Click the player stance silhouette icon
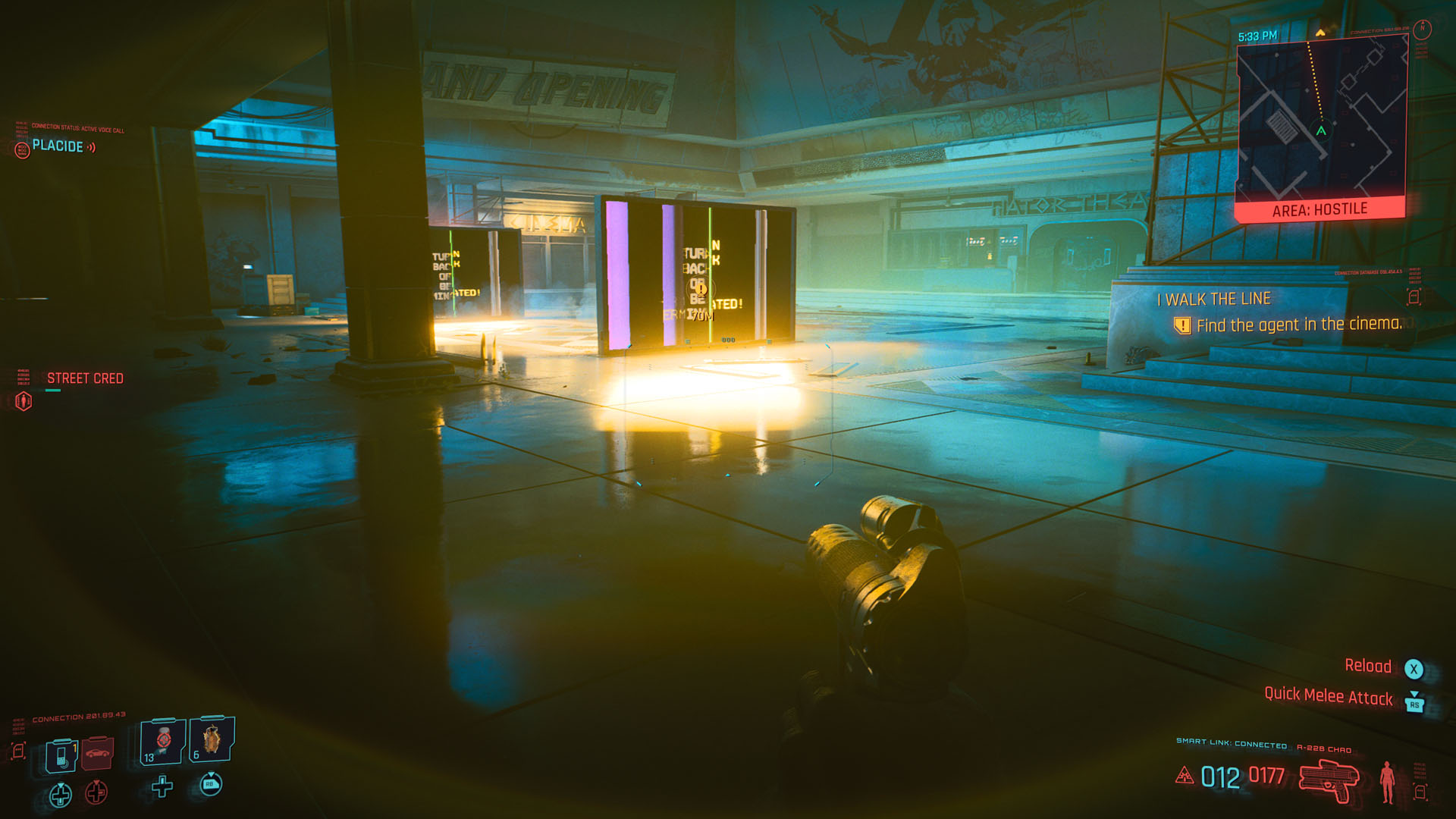The image size is (1456, 819). click(1387, 781)
